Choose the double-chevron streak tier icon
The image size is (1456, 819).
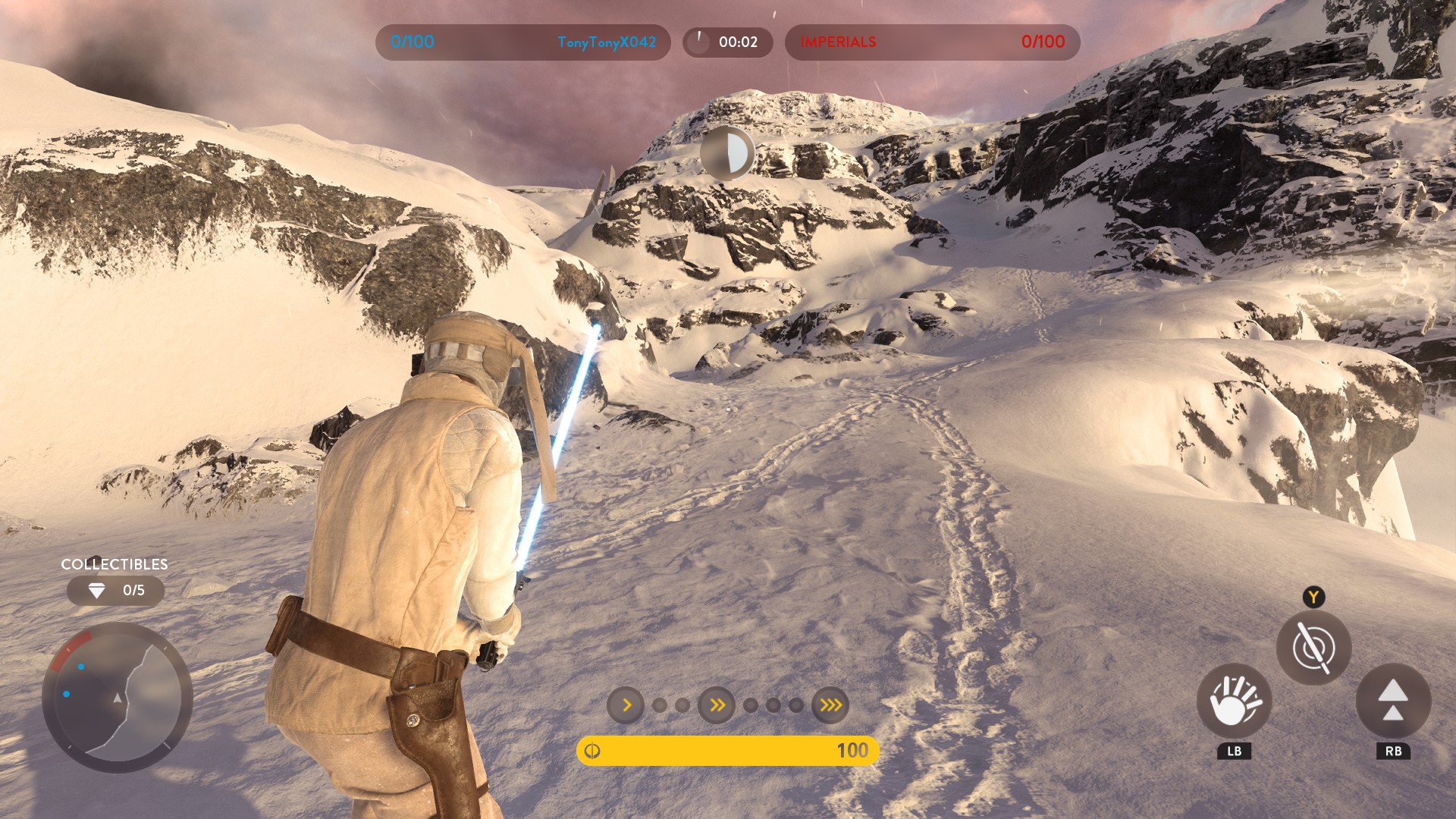[717, 705]
